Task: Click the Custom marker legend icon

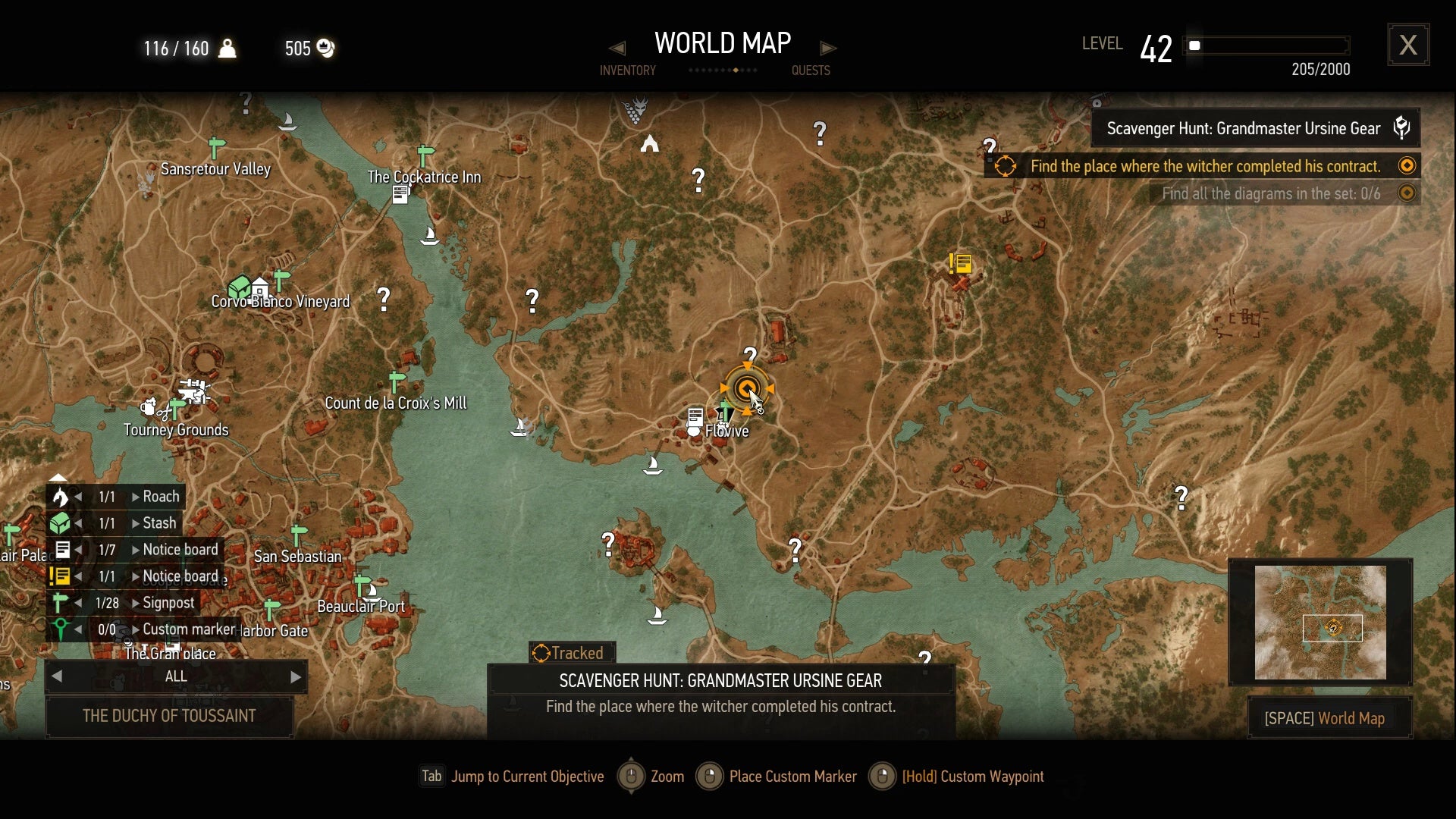Action: [62, 629]
